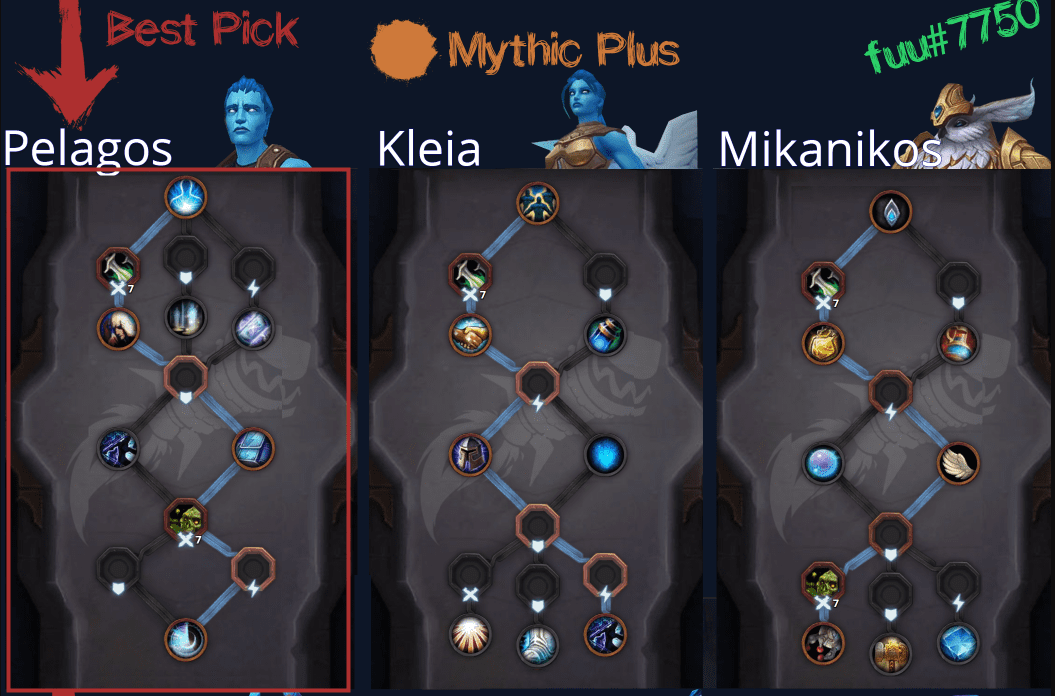Select the top node of Kleia's tree

537,204
